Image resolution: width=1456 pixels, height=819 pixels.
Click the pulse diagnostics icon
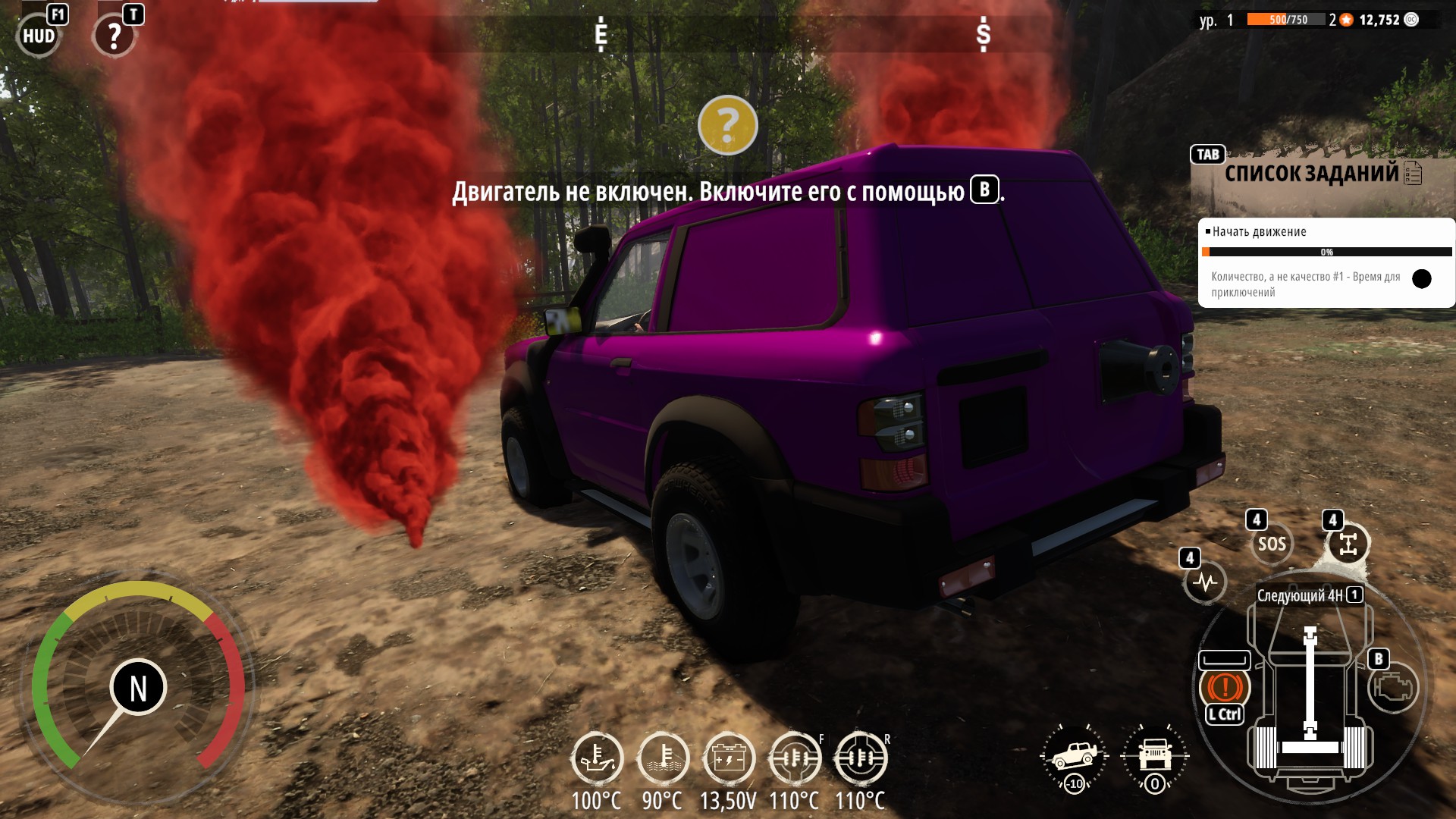(1205, 582)
